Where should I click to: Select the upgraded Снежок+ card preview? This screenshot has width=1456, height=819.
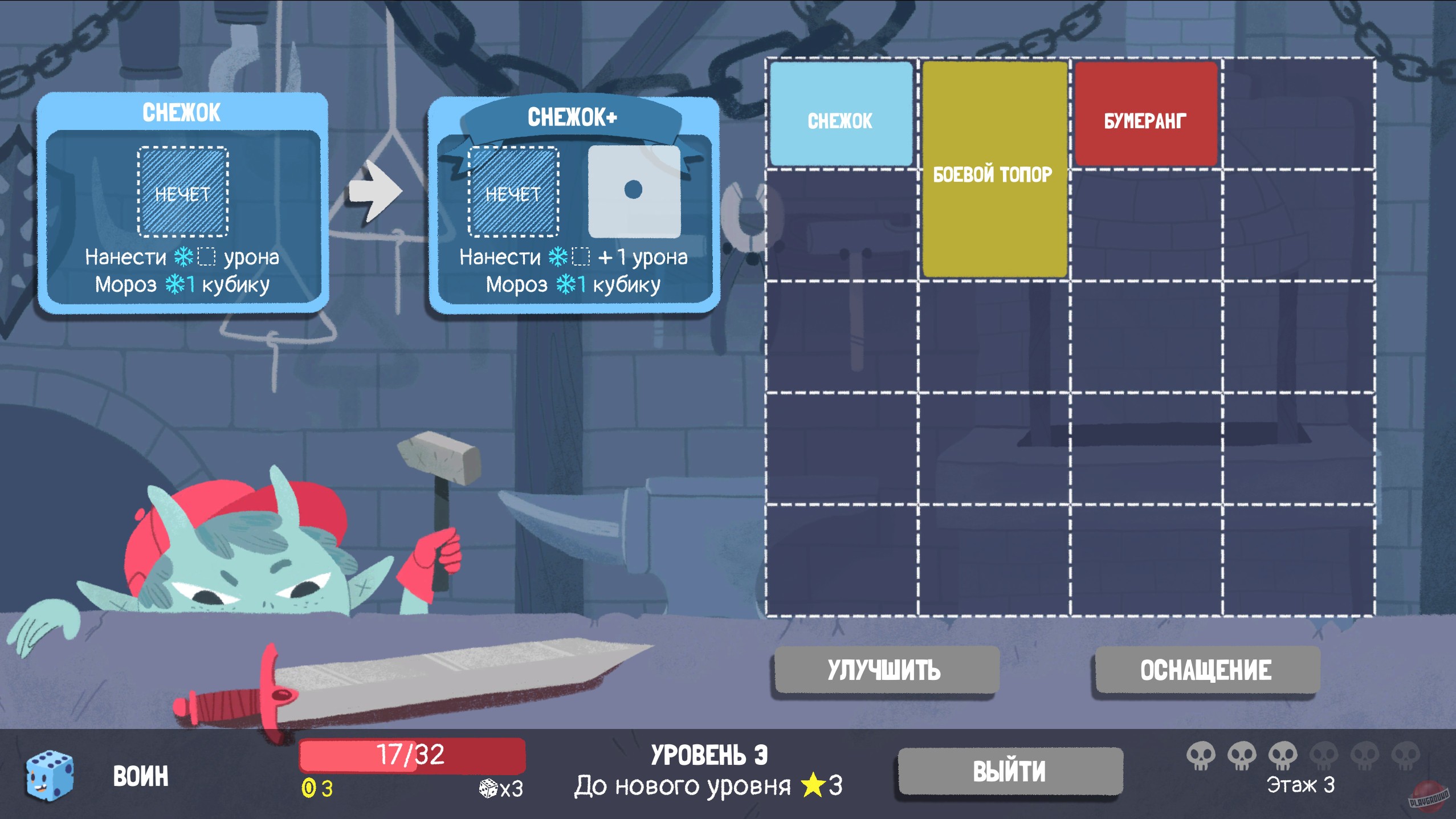pos(576,205)
